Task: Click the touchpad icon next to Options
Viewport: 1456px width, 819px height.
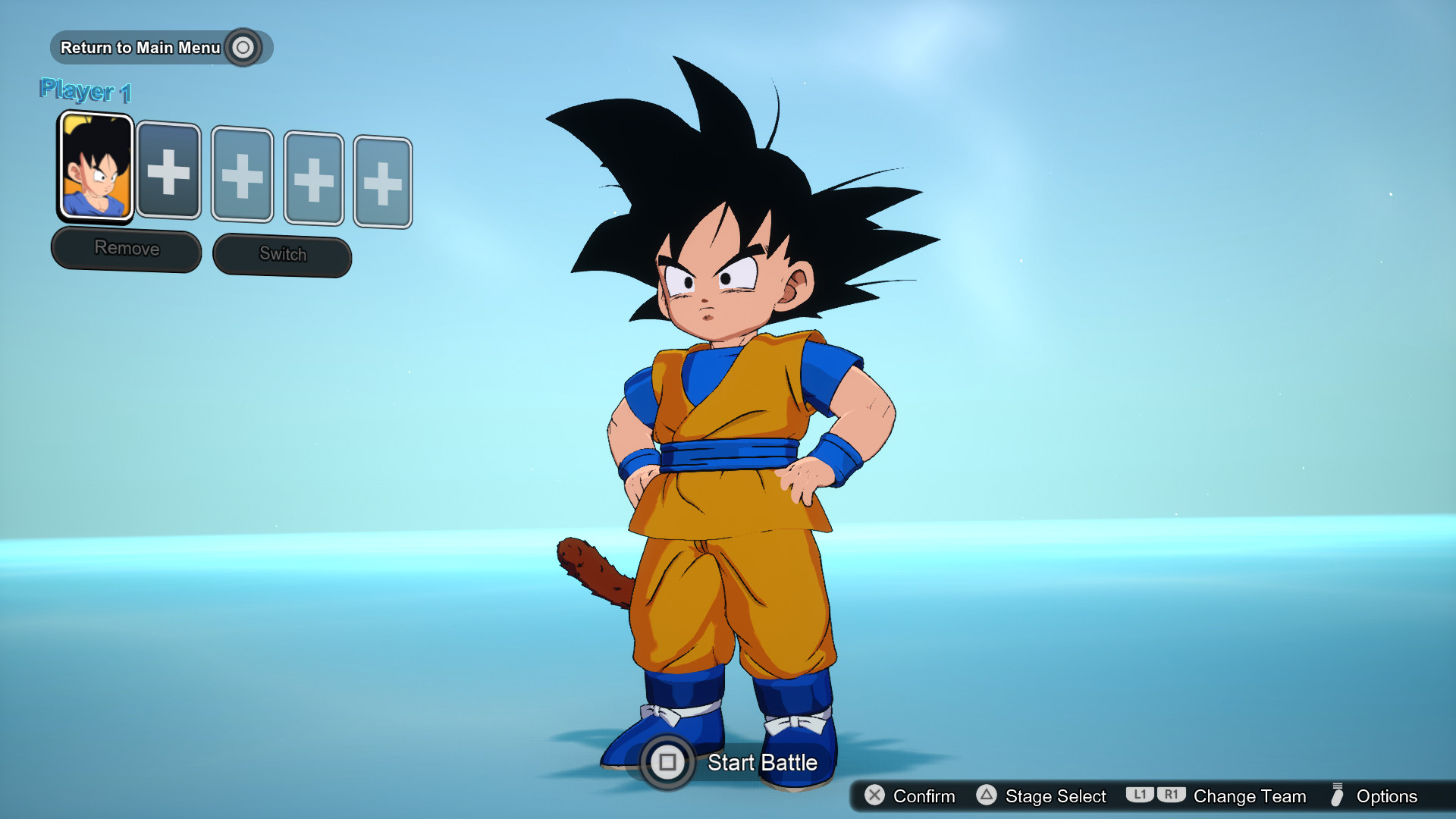Action: click(x=1338, y=796)
